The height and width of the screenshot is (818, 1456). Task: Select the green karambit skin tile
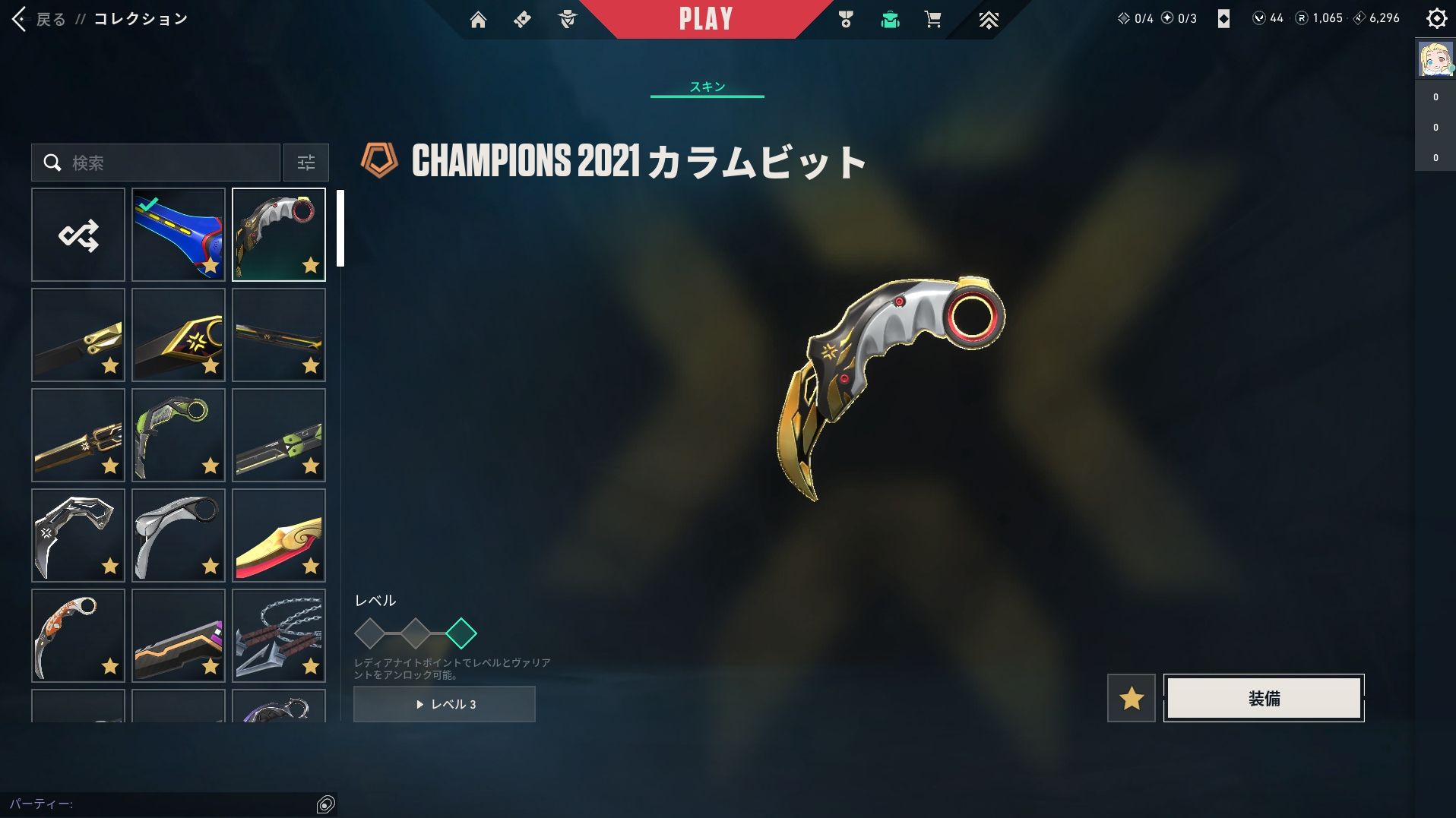[179, 435]
